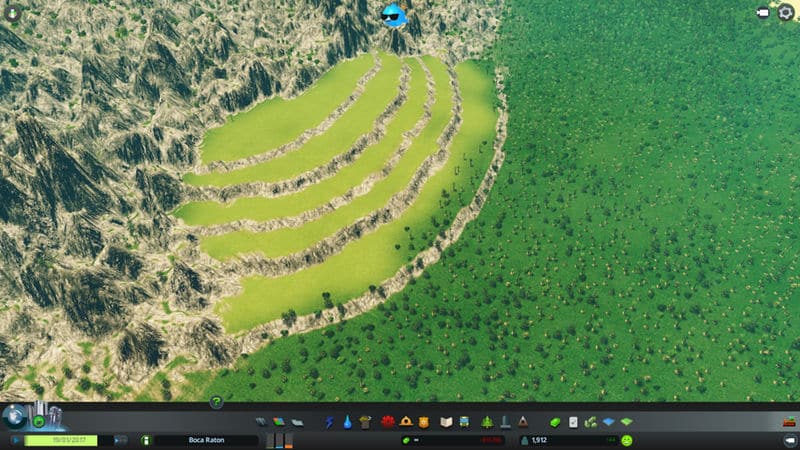The image size is (800, 450).
Task: Open the gear options menu
Action: (785, 13)
